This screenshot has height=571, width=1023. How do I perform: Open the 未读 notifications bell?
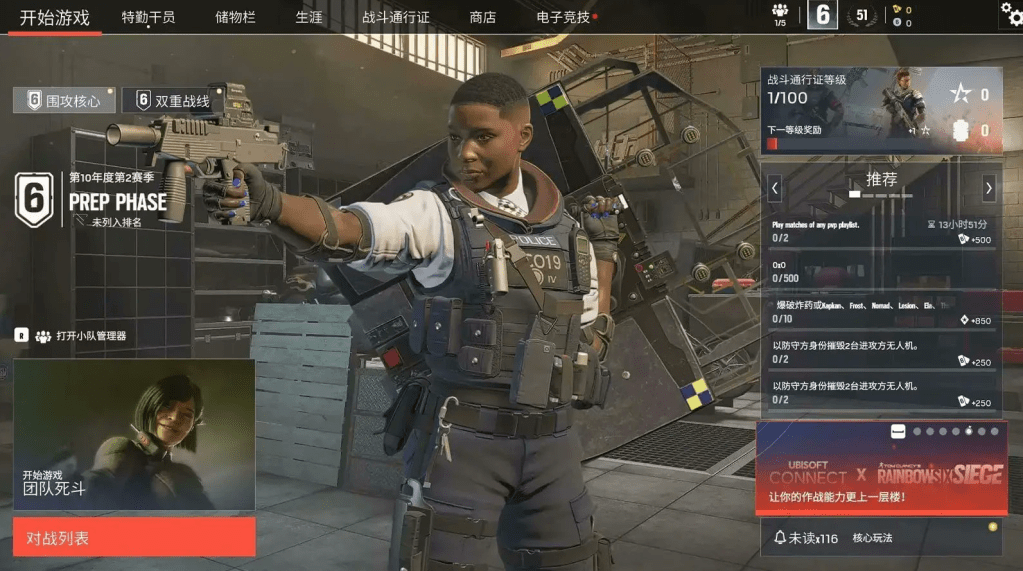click(x=806, y=538)
